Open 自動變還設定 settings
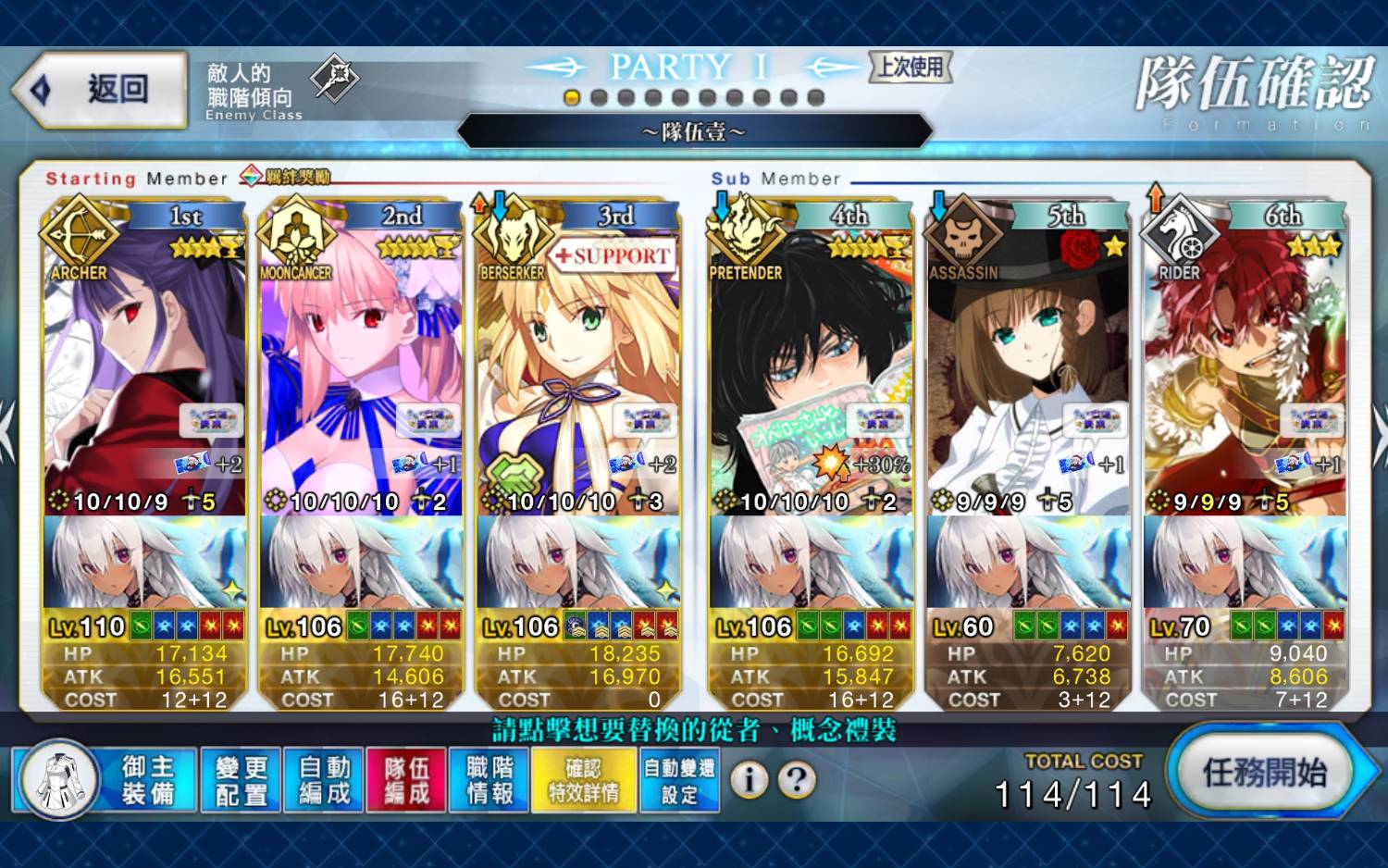Screen dimensions: 1388x868 click(x=679, y=780)
